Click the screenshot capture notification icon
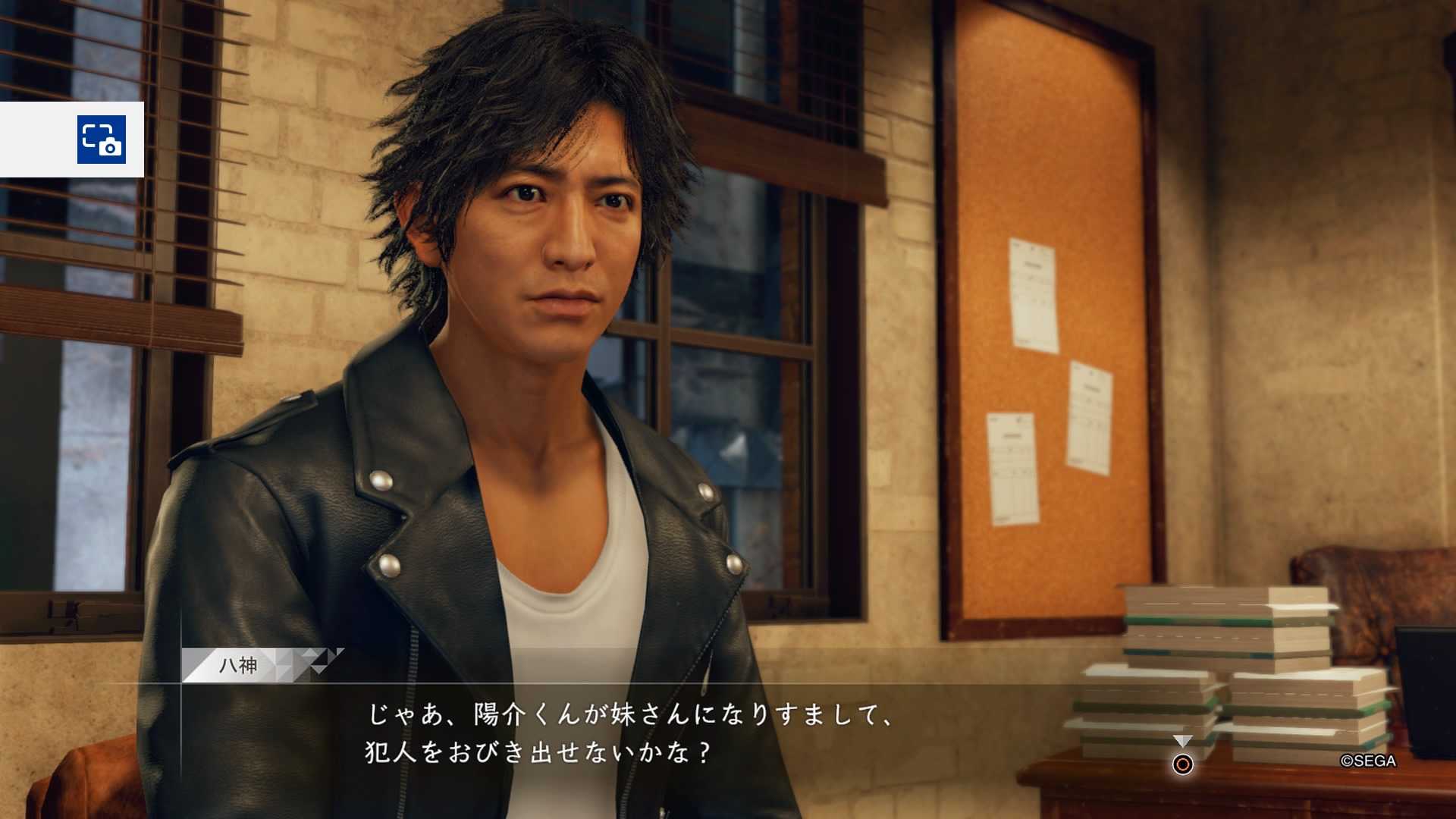This screenshot has width=1456, height=819. 101,140
